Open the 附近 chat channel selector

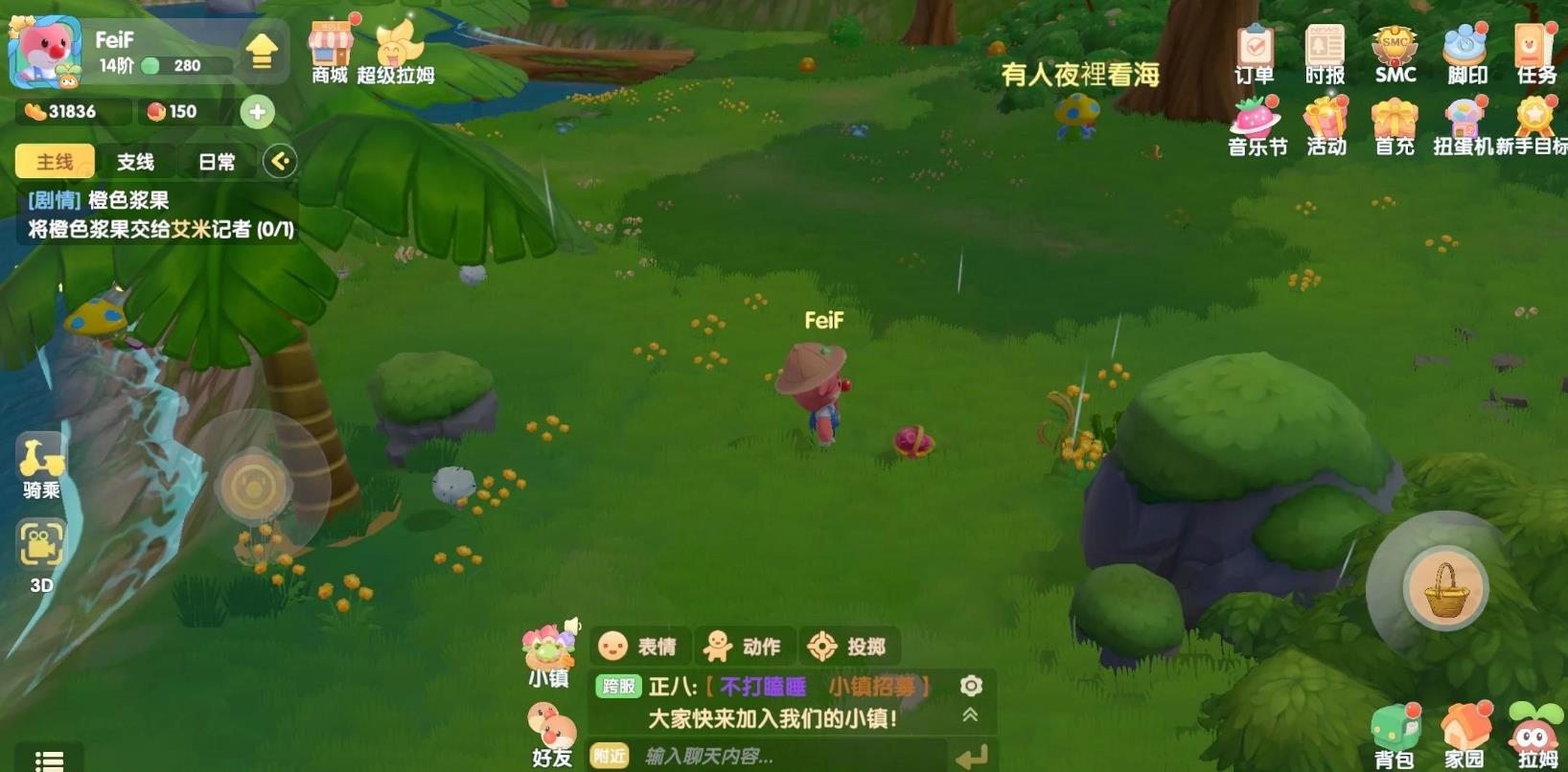click(x=608, y=756)
